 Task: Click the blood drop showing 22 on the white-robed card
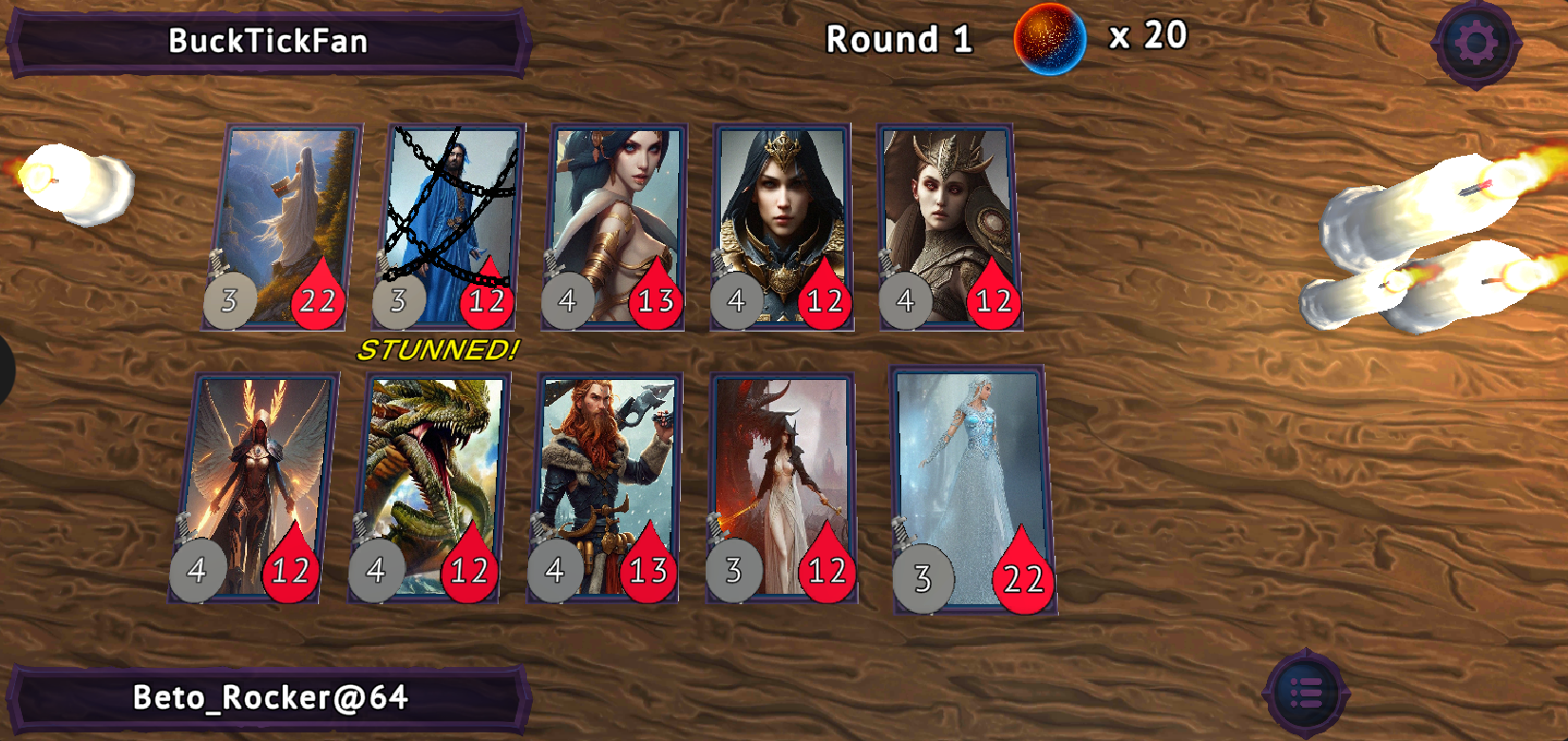tap(319, 301)
